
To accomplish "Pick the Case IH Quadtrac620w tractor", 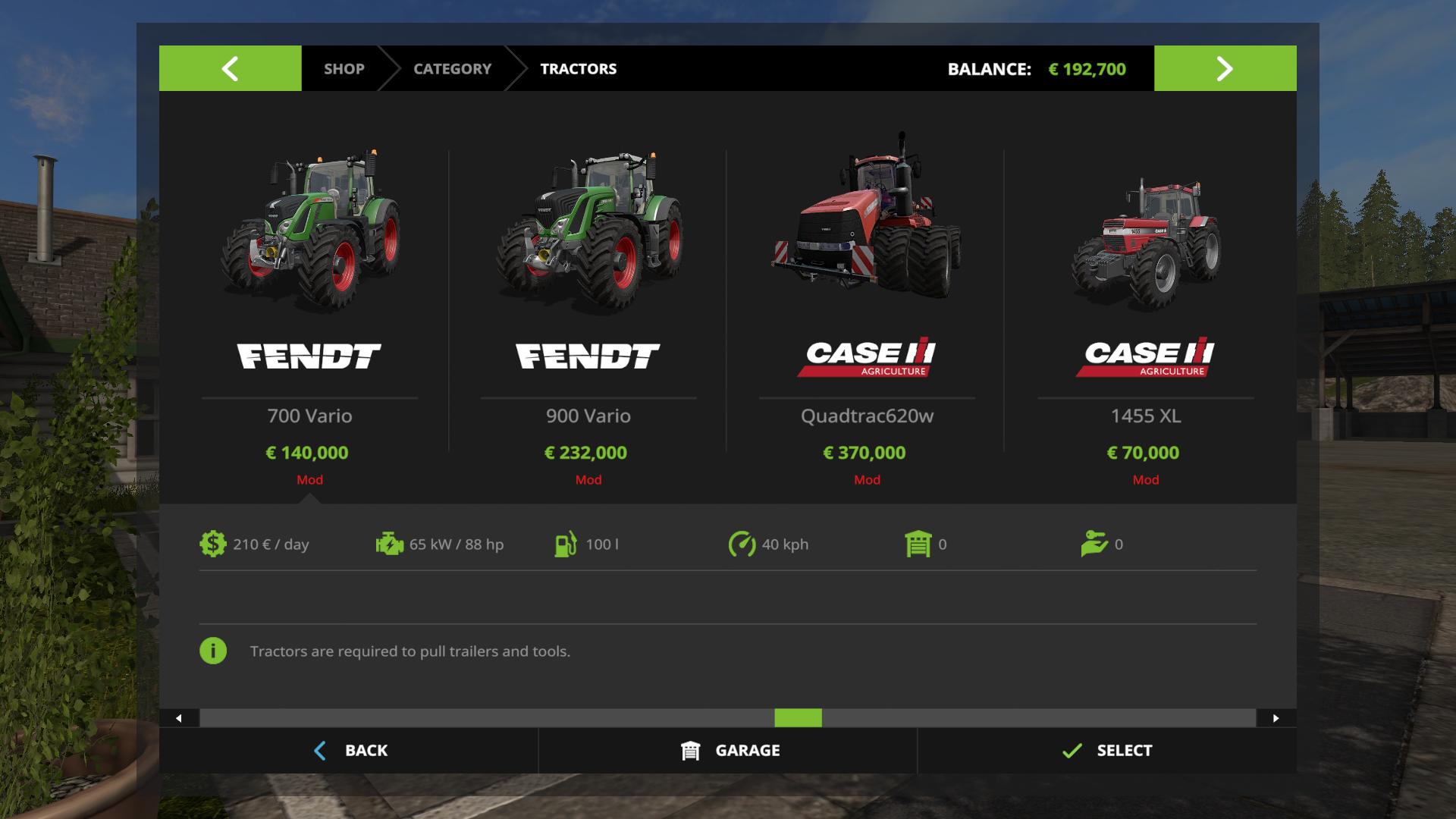I will pos(867,303).
